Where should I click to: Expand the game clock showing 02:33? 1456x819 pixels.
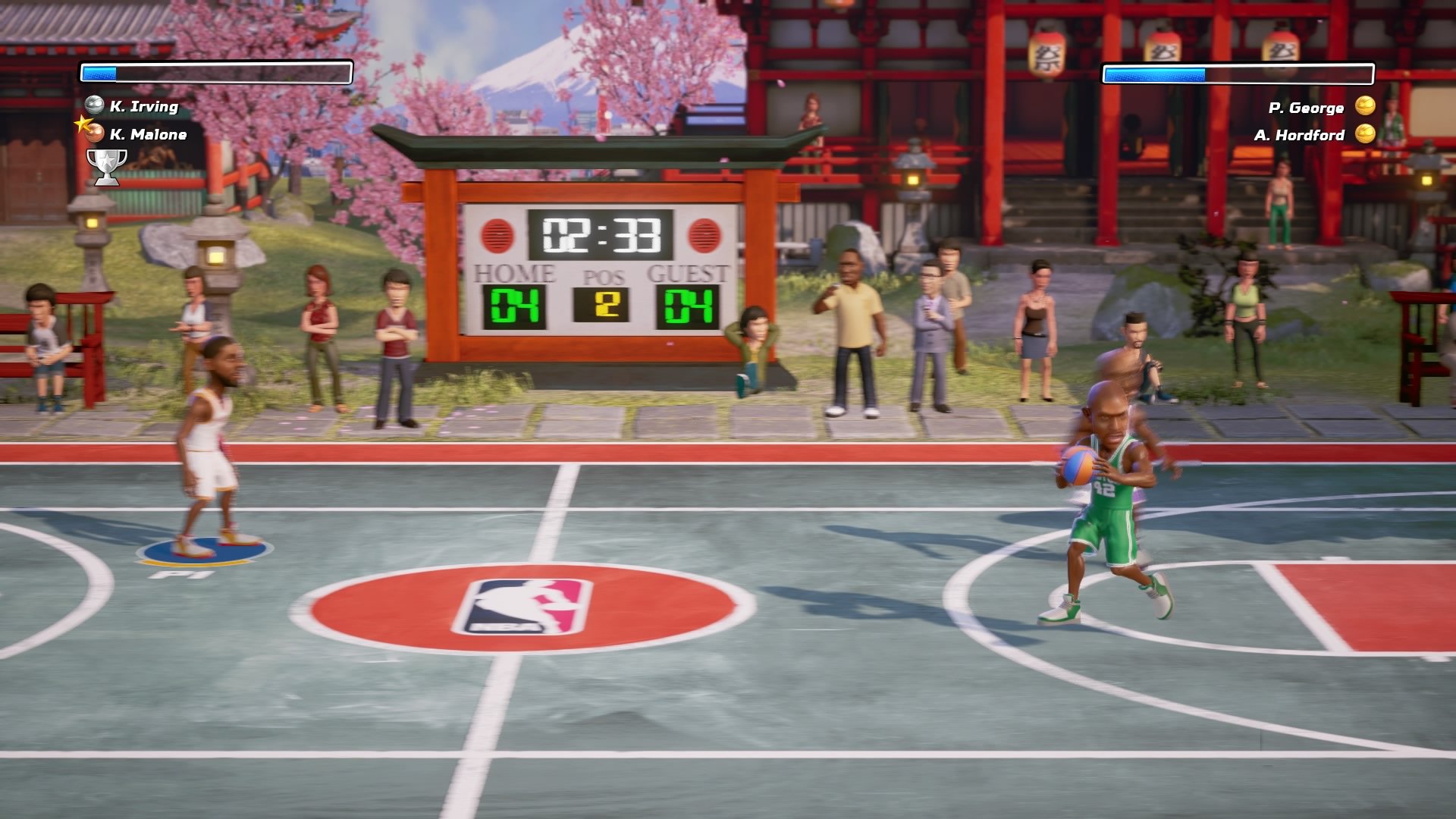(x=601, y=235)
